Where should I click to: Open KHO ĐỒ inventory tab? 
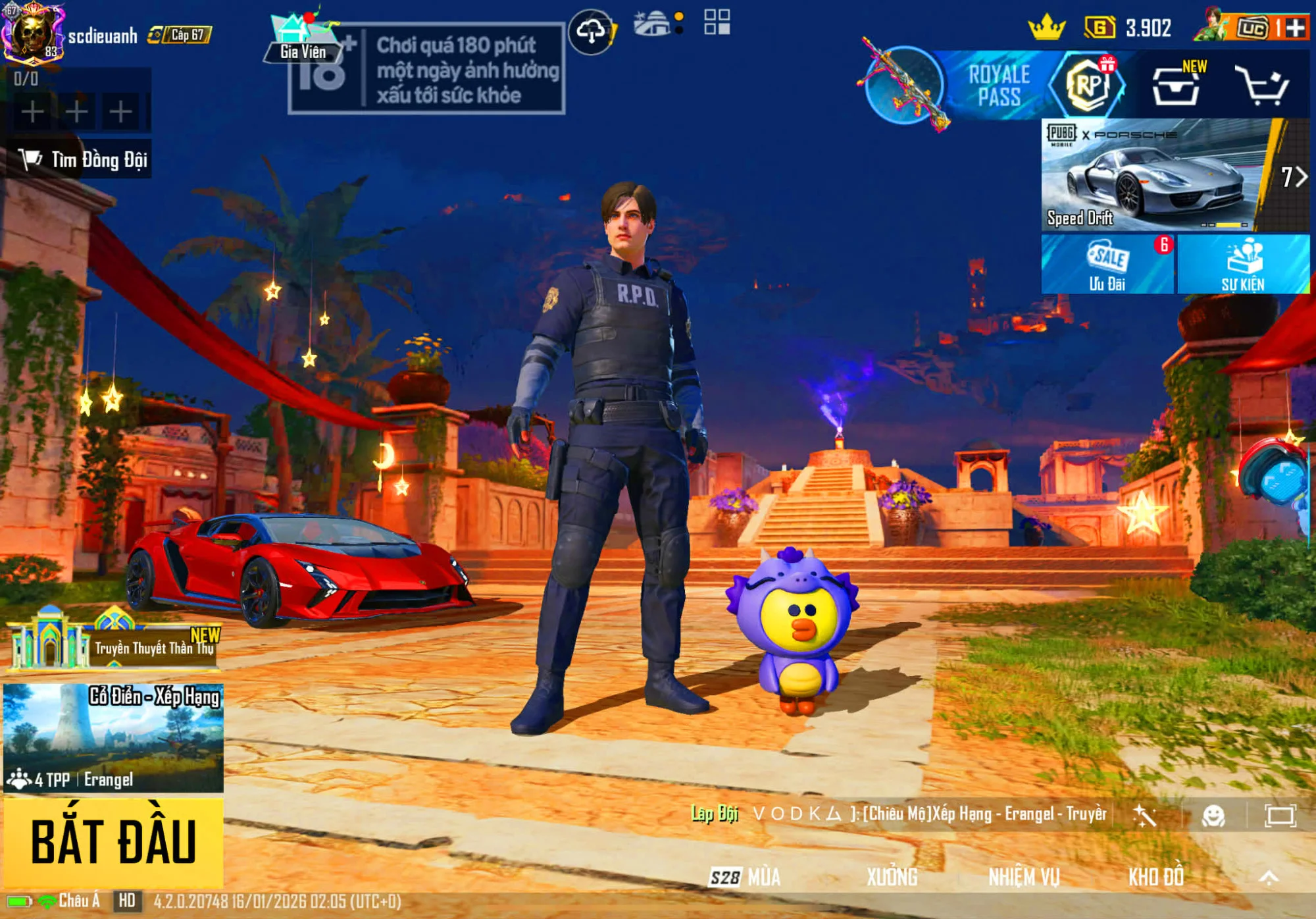[x=1156, y=877]
